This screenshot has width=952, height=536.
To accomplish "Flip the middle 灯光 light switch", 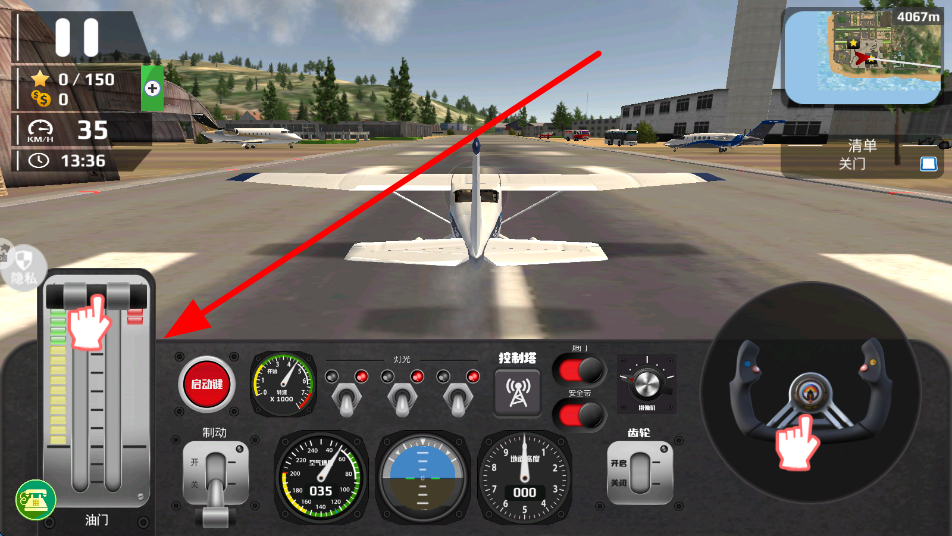I will (402, 399).
